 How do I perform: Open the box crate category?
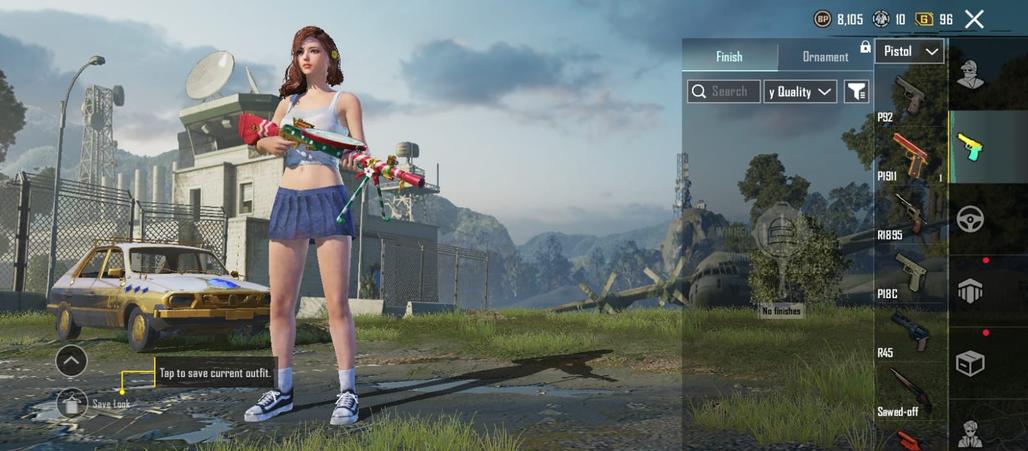[970, 362]
